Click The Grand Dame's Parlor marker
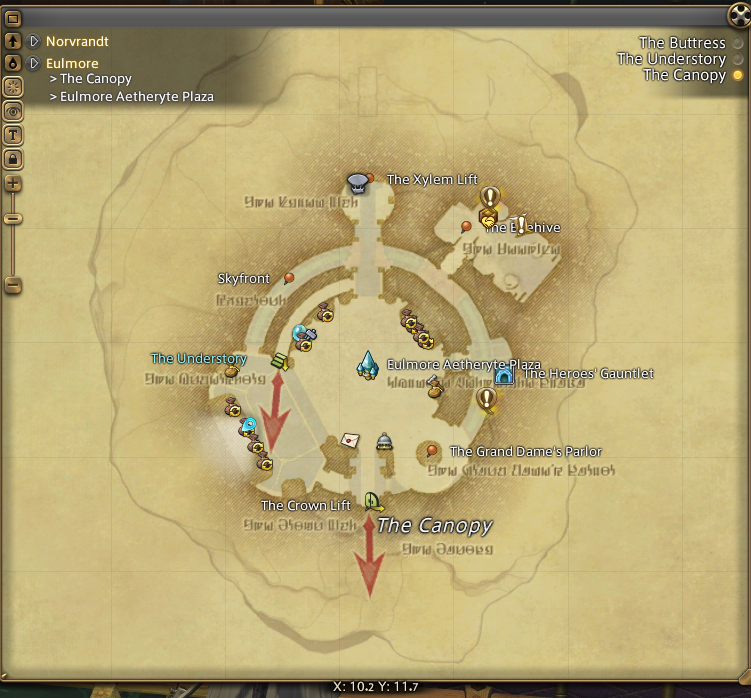This screenshot has width=751, height=698. (433, 451)
